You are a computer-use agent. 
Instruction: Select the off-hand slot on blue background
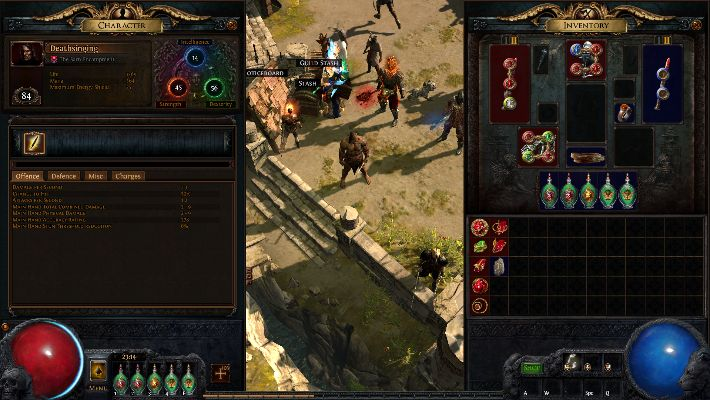click(x=662, y=85)
